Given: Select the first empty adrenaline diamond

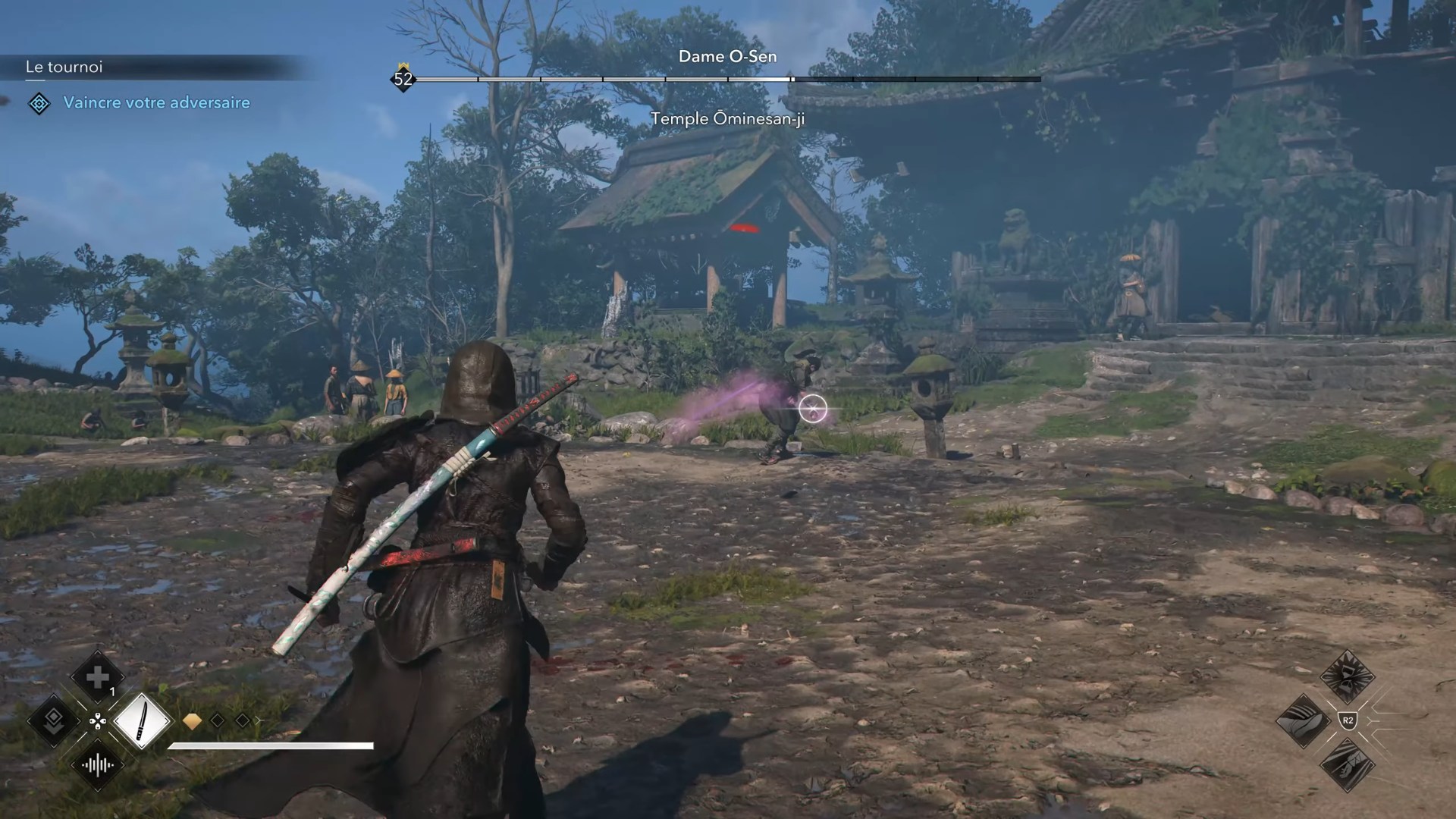Looking at the screenshot, I should pos(217,720).
